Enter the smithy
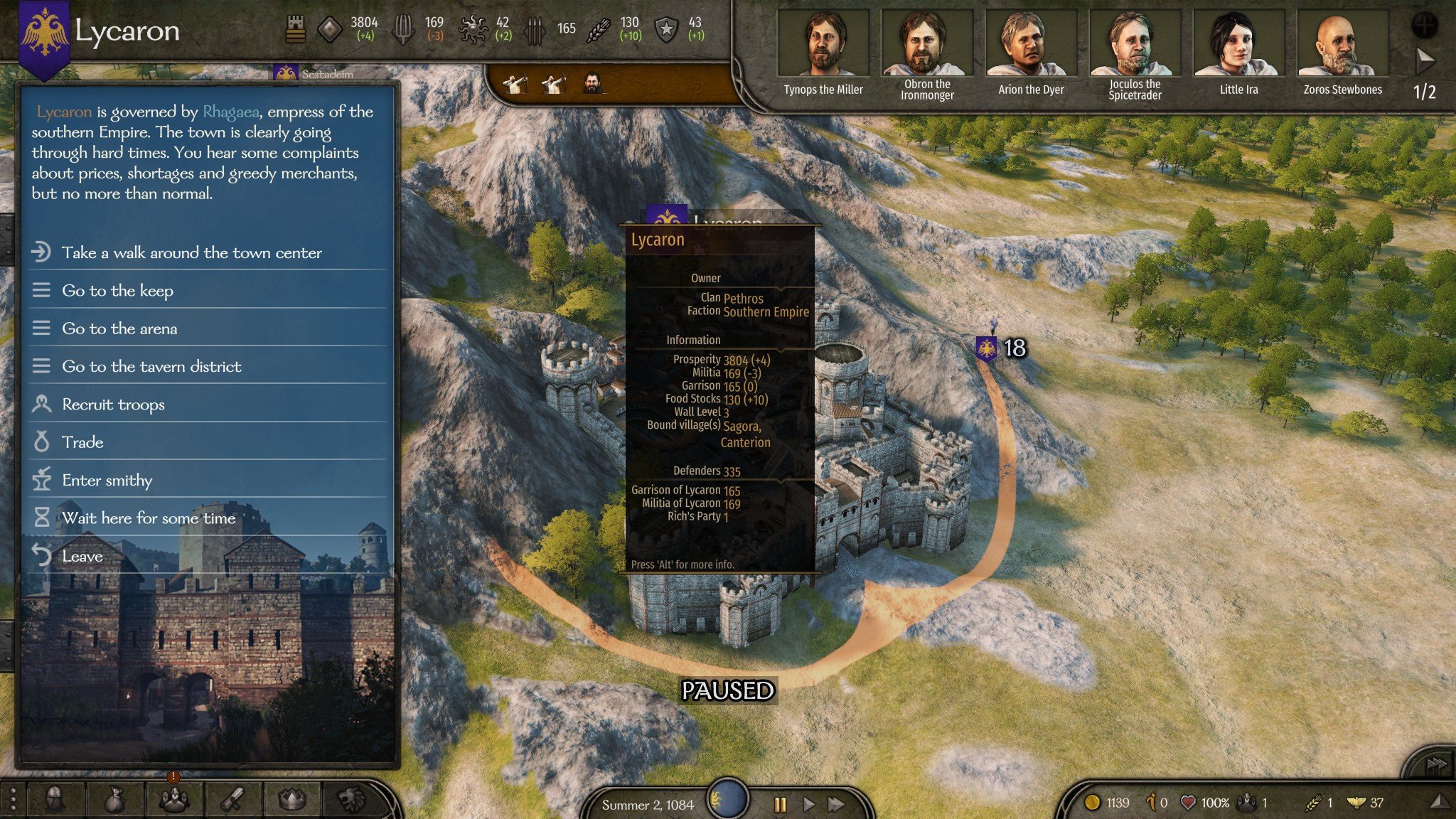The width and height of the screenshot is (1456, 819). 107,481
